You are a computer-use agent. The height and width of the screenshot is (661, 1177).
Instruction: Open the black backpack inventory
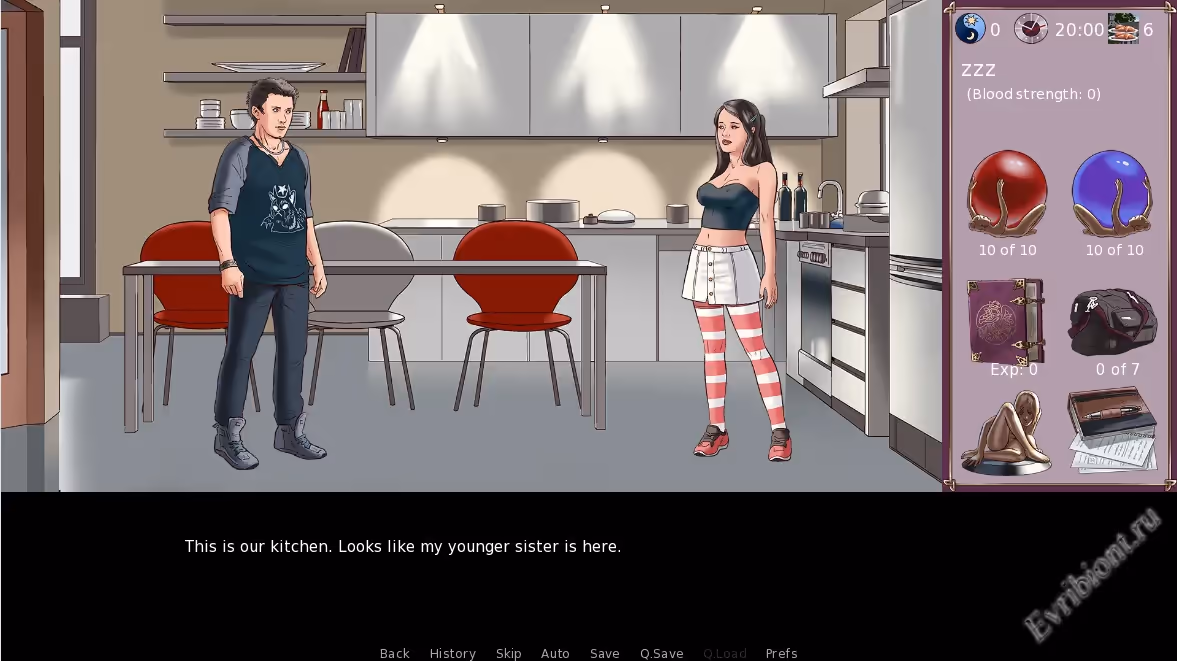1113,323
